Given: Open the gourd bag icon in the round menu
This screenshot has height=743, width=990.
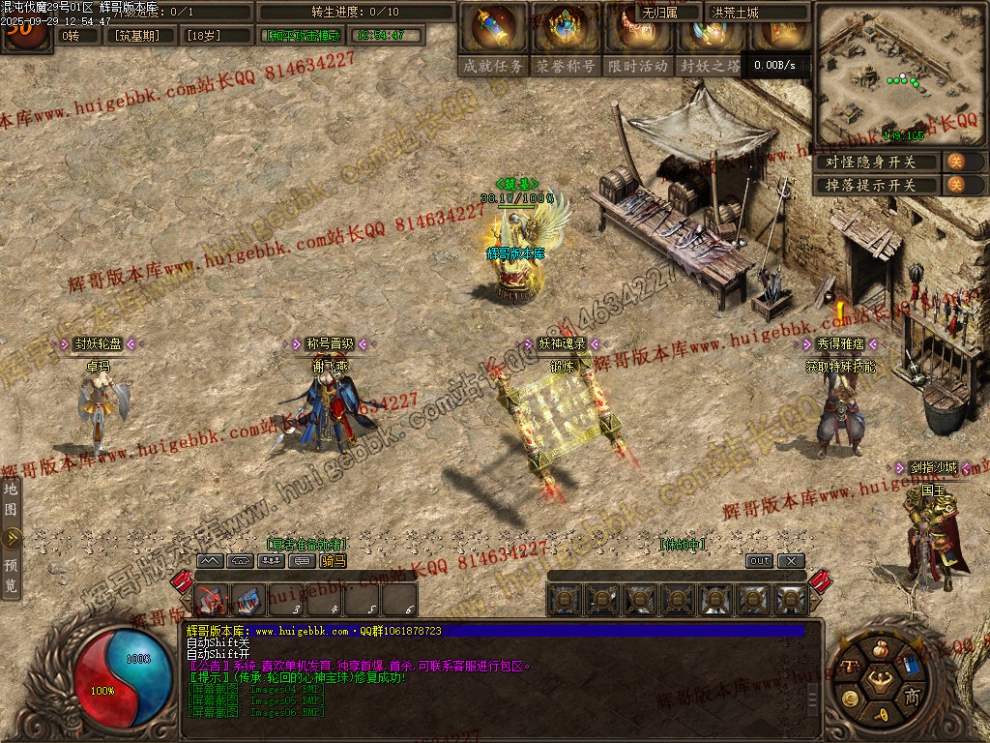Looking at the screenshot, I should click(x=882, y=648).
